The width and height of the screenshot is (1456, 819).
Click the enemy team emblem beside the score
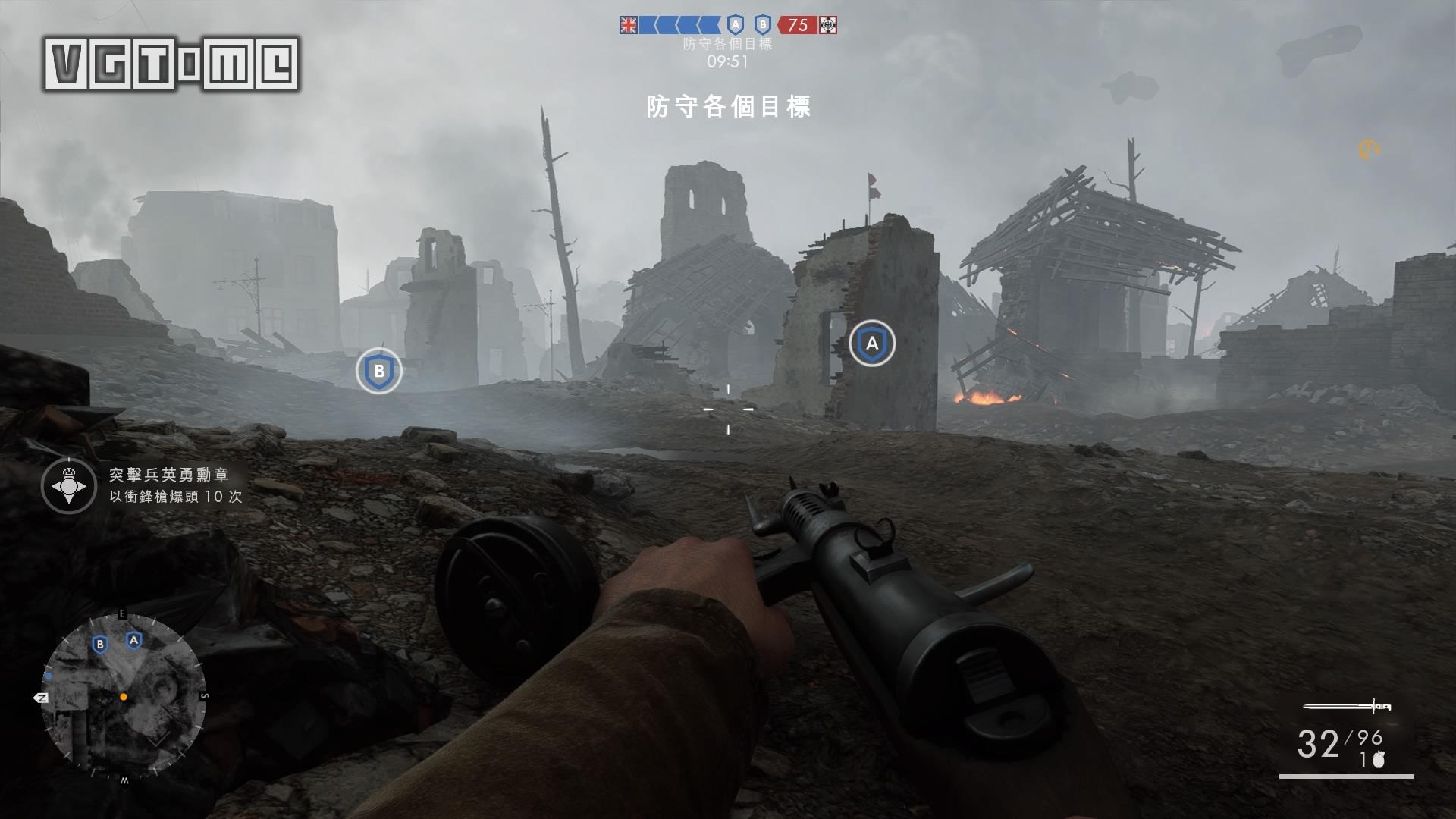829,25
